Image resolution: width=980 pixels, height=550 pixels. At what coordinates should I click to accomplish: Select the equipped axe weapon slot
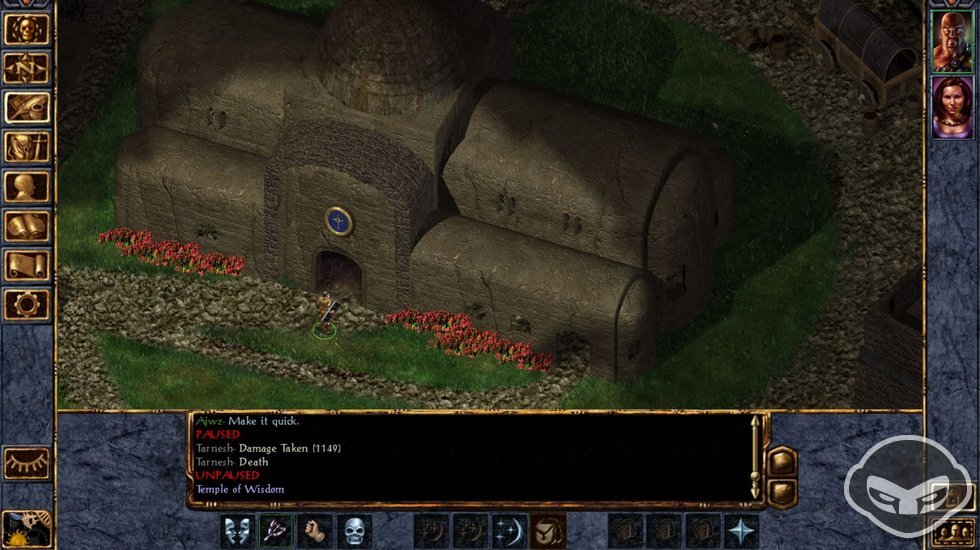pos(276,530)
